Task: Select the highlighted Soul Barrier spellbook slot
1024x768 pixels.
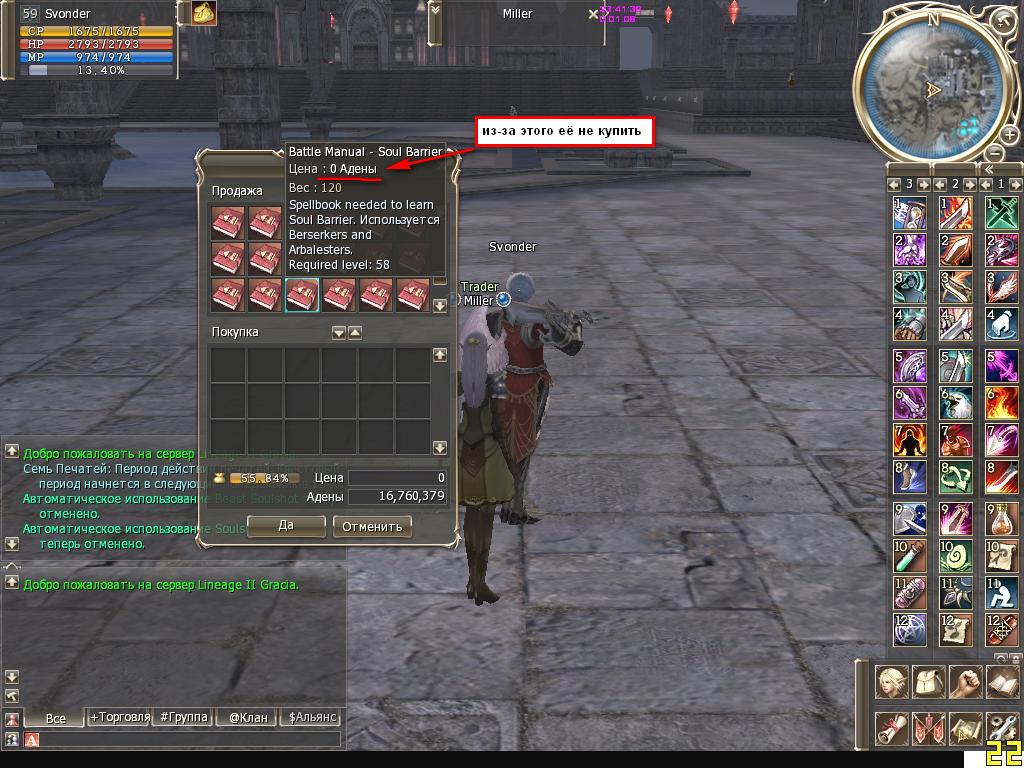Action: (302, 295)
